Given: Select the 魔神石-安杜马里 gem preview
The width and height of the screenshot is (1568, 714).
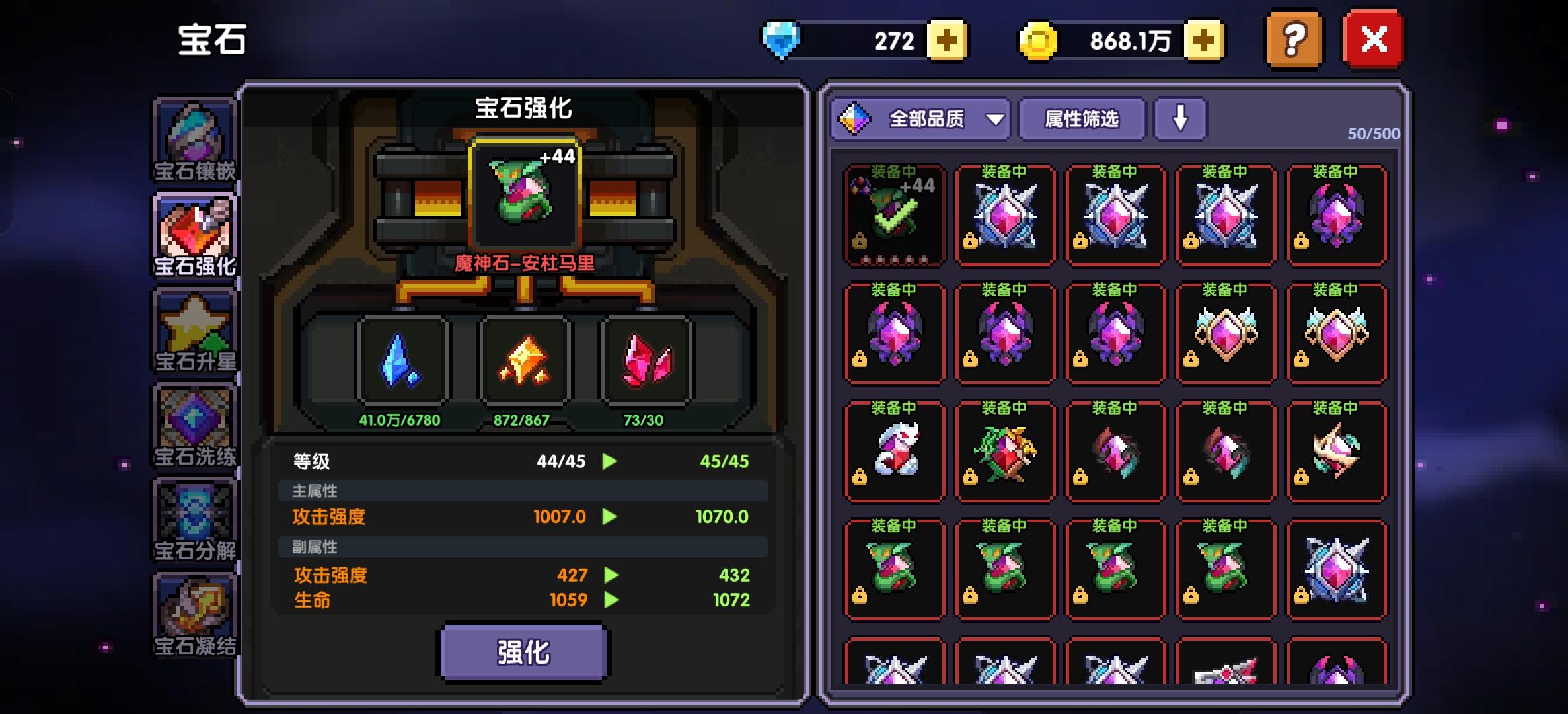Looking at the screenshot, I should pyautogui.click(x=524, y=195).
